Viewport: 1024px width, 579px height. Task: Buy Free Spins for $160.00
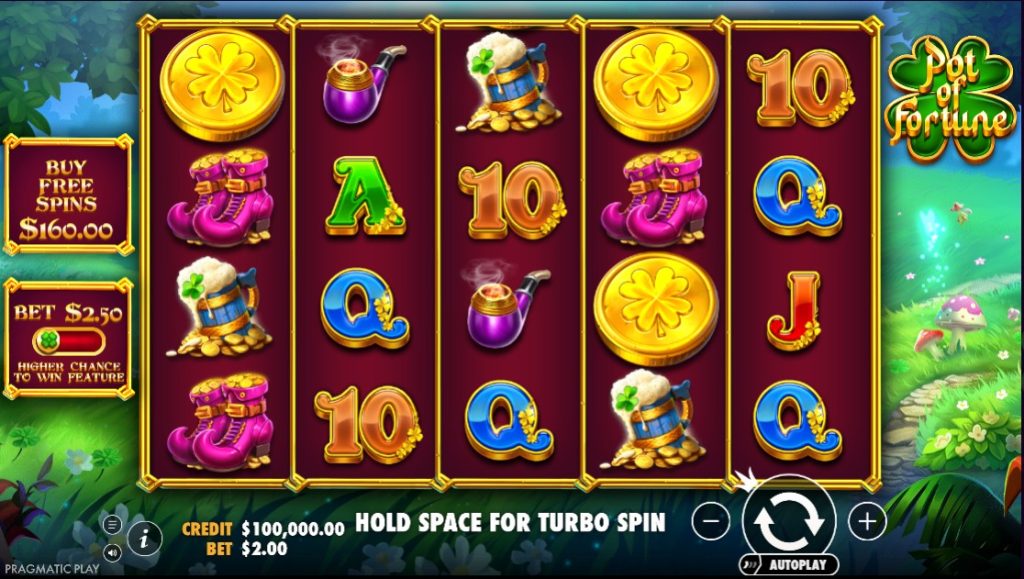pos(67,199)
